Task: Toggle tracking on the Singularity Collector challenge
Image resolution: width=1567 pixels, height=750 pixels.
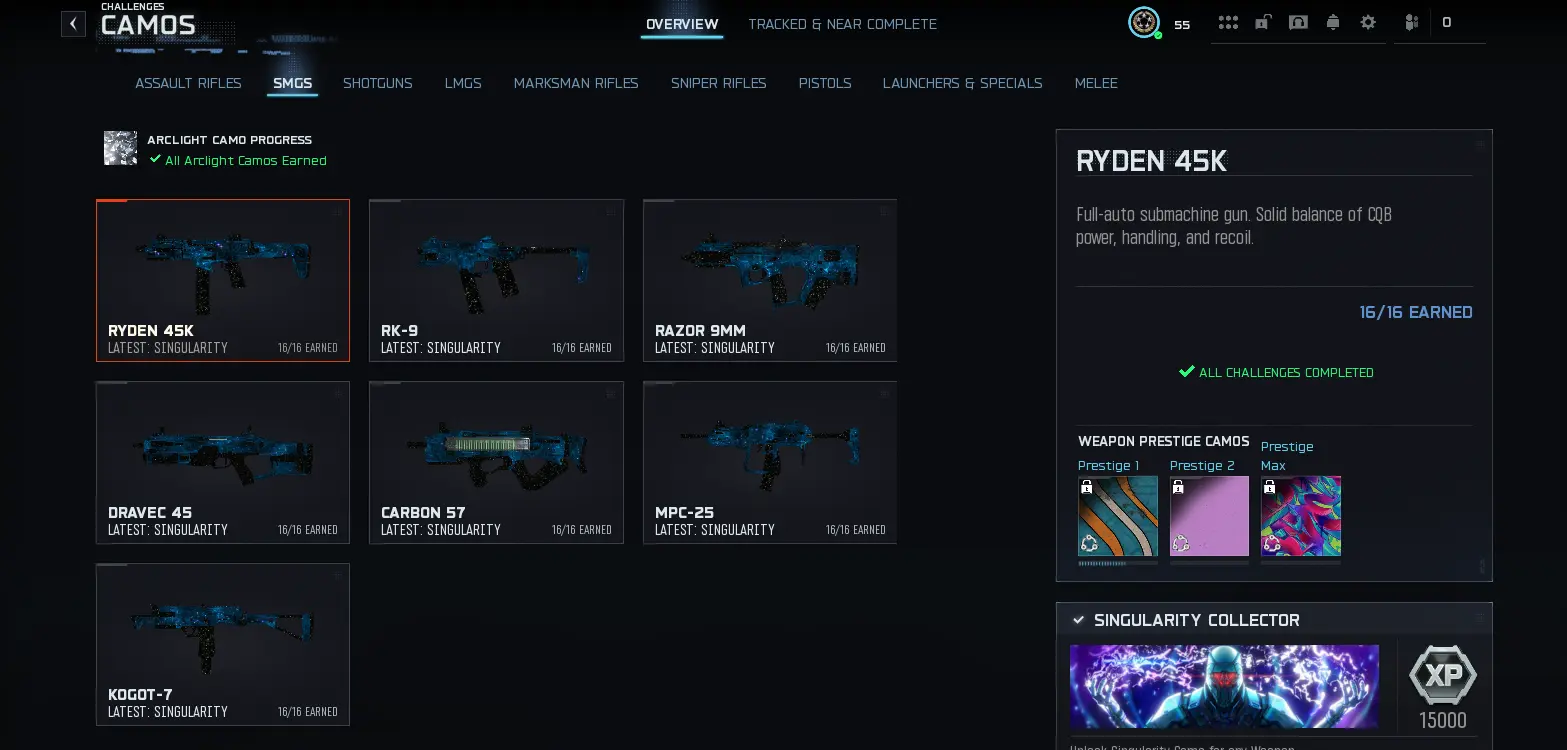Action: tap(1079, 620)
